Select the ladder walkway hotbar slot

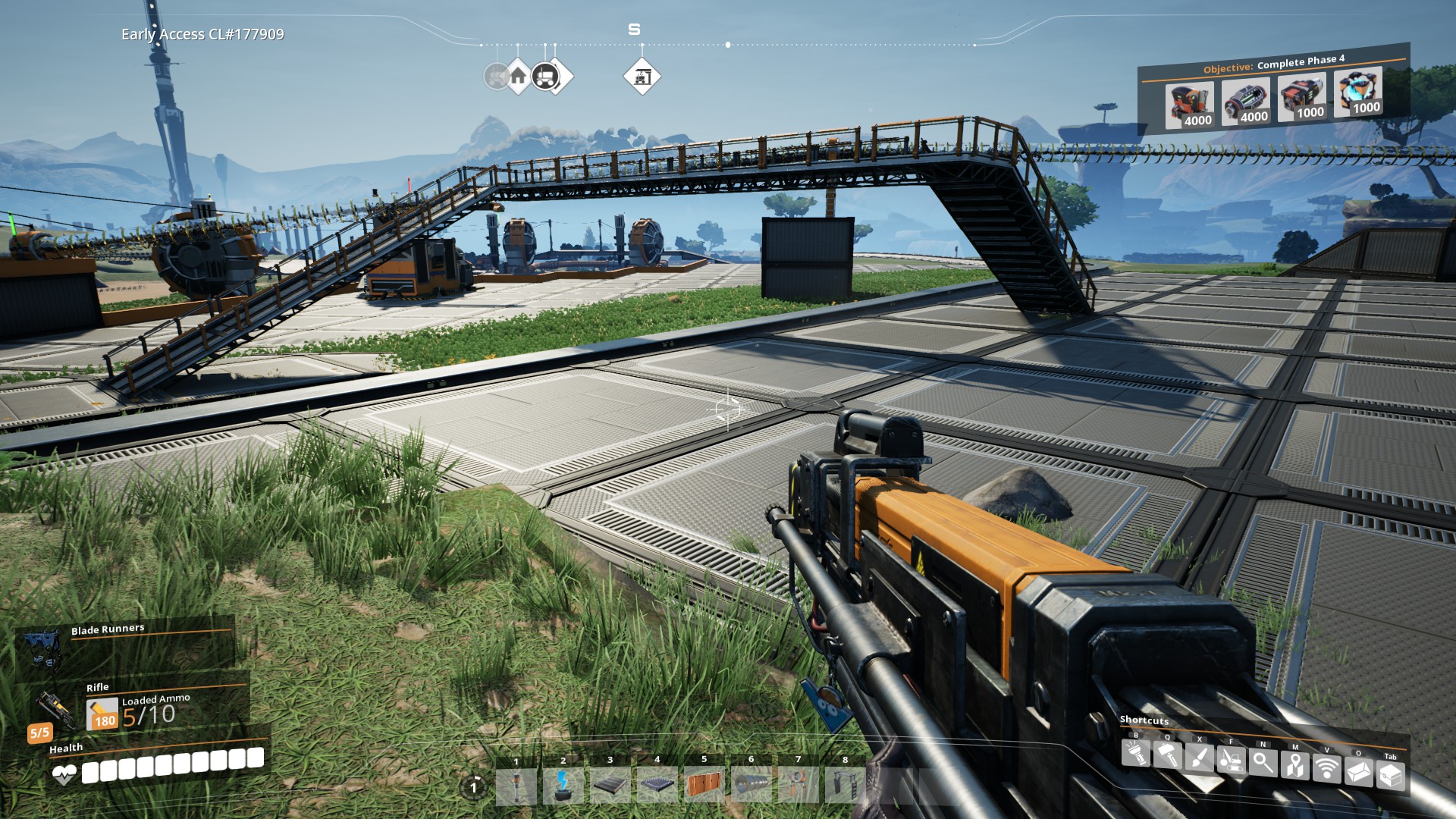click(845, 785)
